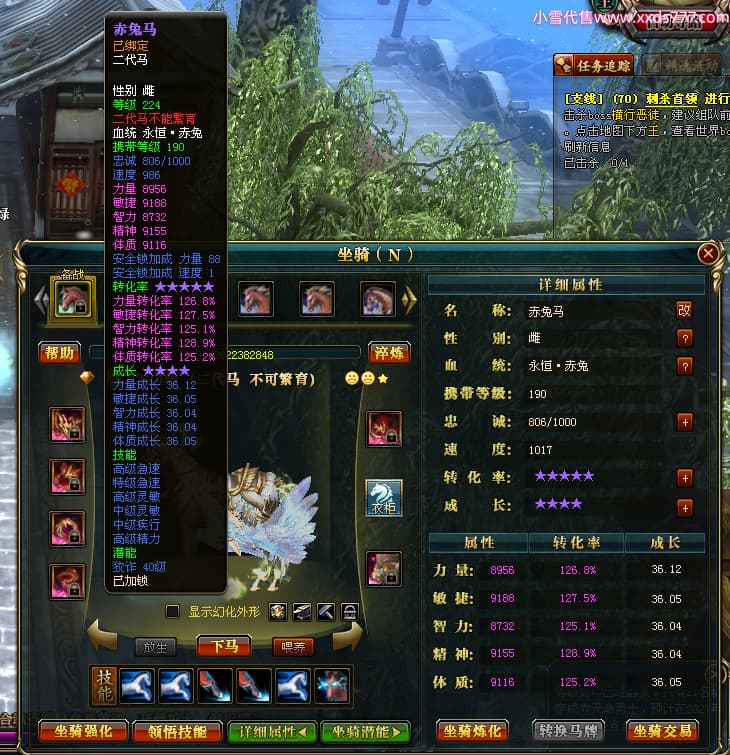This screenshot has width=730, height=755.
Task: Click the question mark beside 血统 bloodline
Action: [684, 366]
